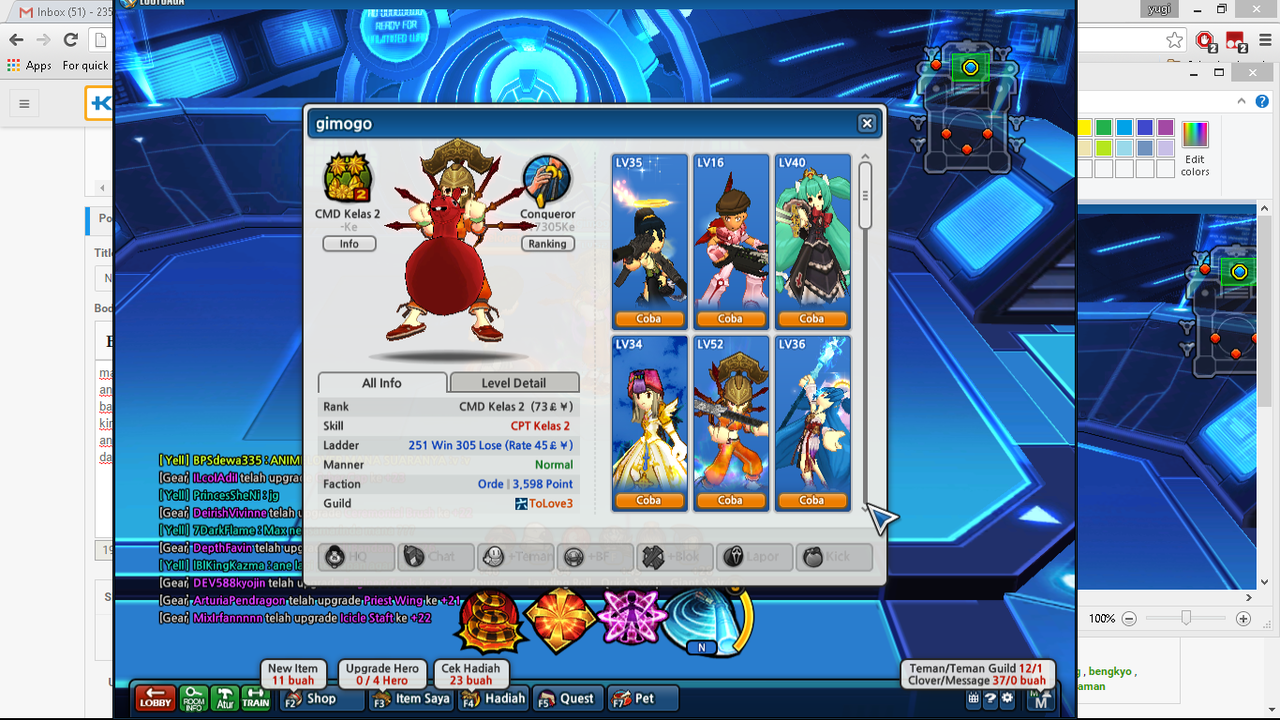Choose Coba for the LV34 hero
This screenshot has width=1280, height=720.
click(x=649, y=500)
